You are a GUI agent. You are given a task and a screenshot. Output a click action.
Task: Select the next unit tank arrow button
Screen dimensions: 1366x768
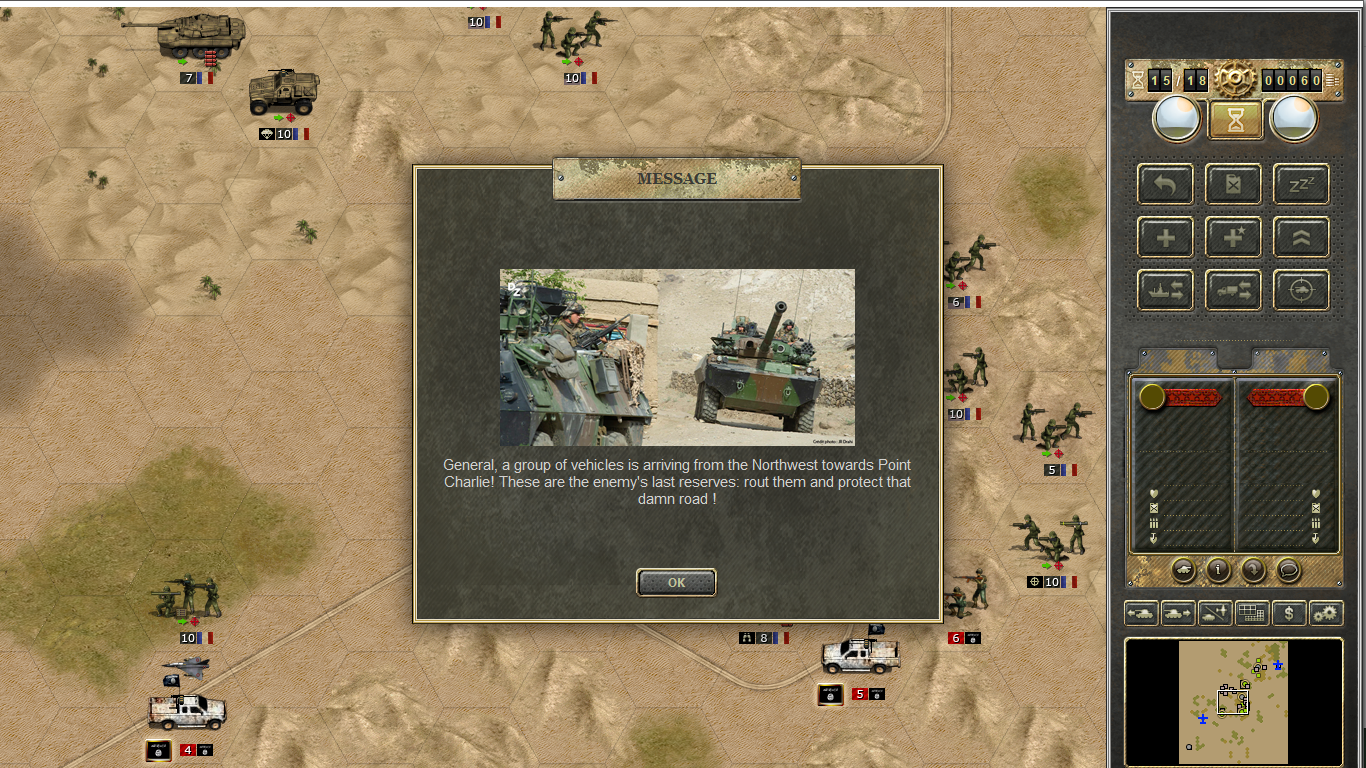(1178, 613)
